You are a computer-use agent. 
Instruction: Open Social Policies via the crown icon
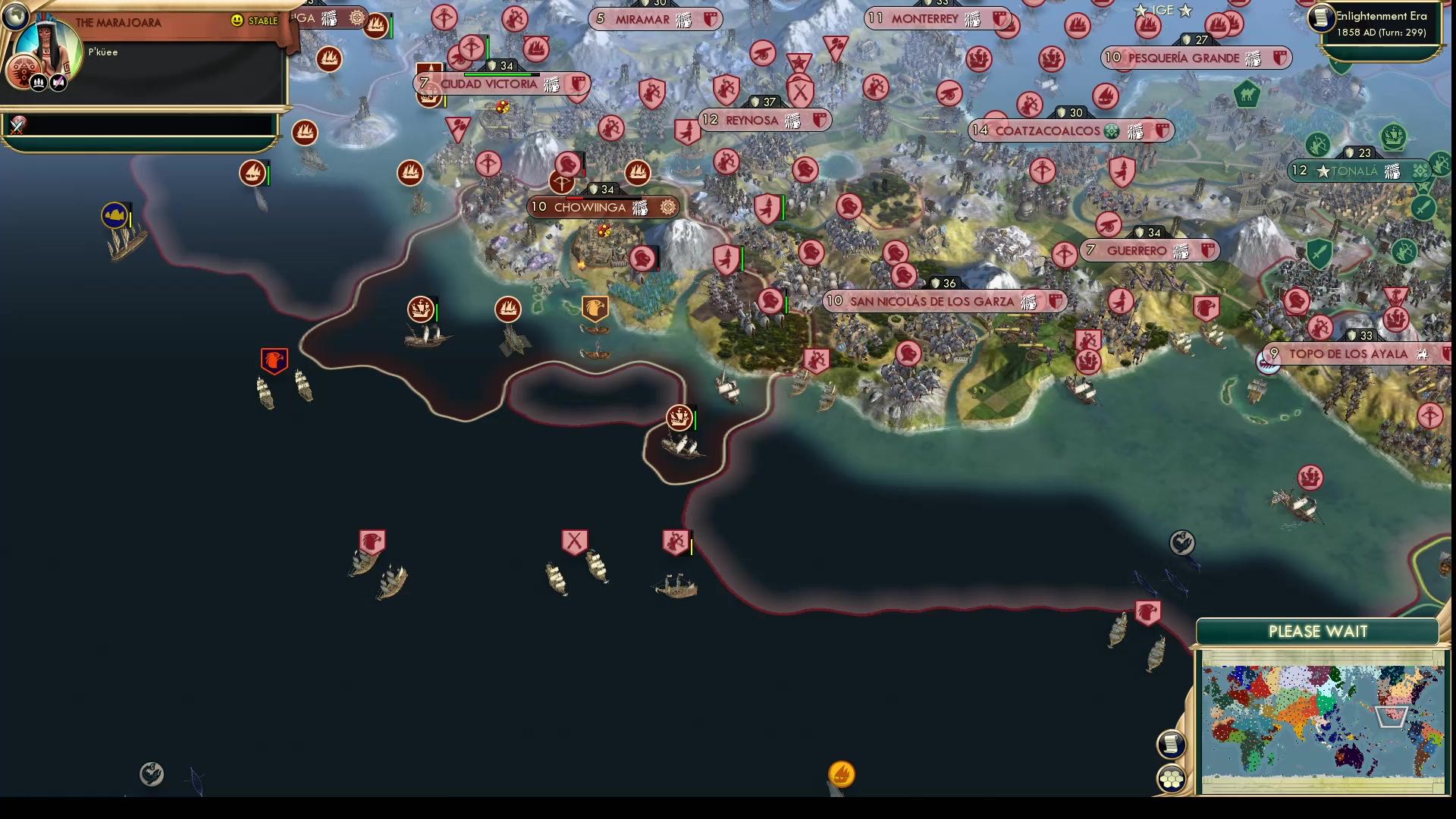point(37,82)
